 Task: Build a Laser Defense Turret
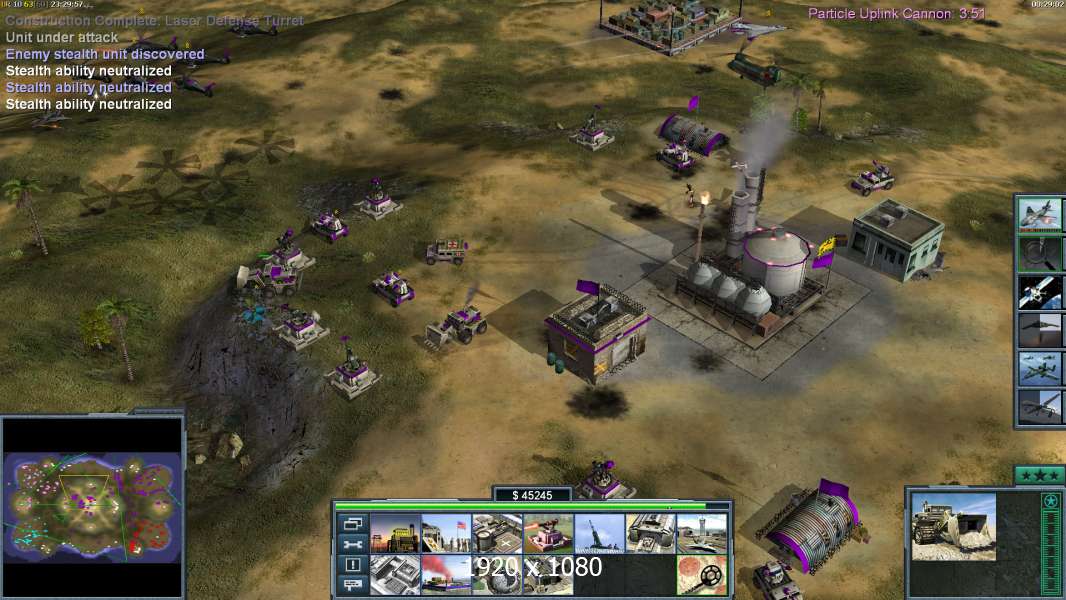548,534
